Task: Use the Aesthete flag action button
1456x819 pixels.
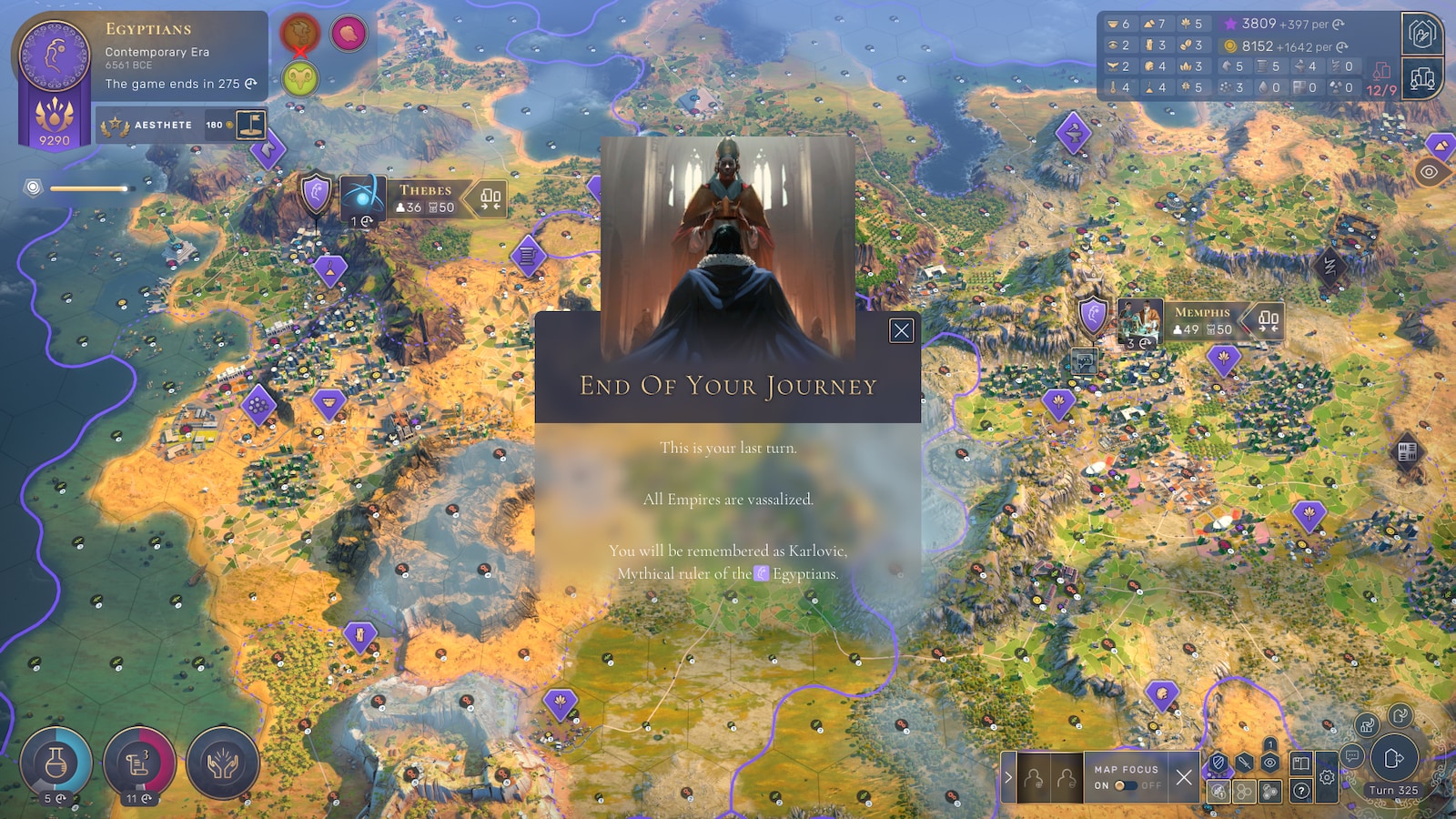Action: (x=251, y=125)
